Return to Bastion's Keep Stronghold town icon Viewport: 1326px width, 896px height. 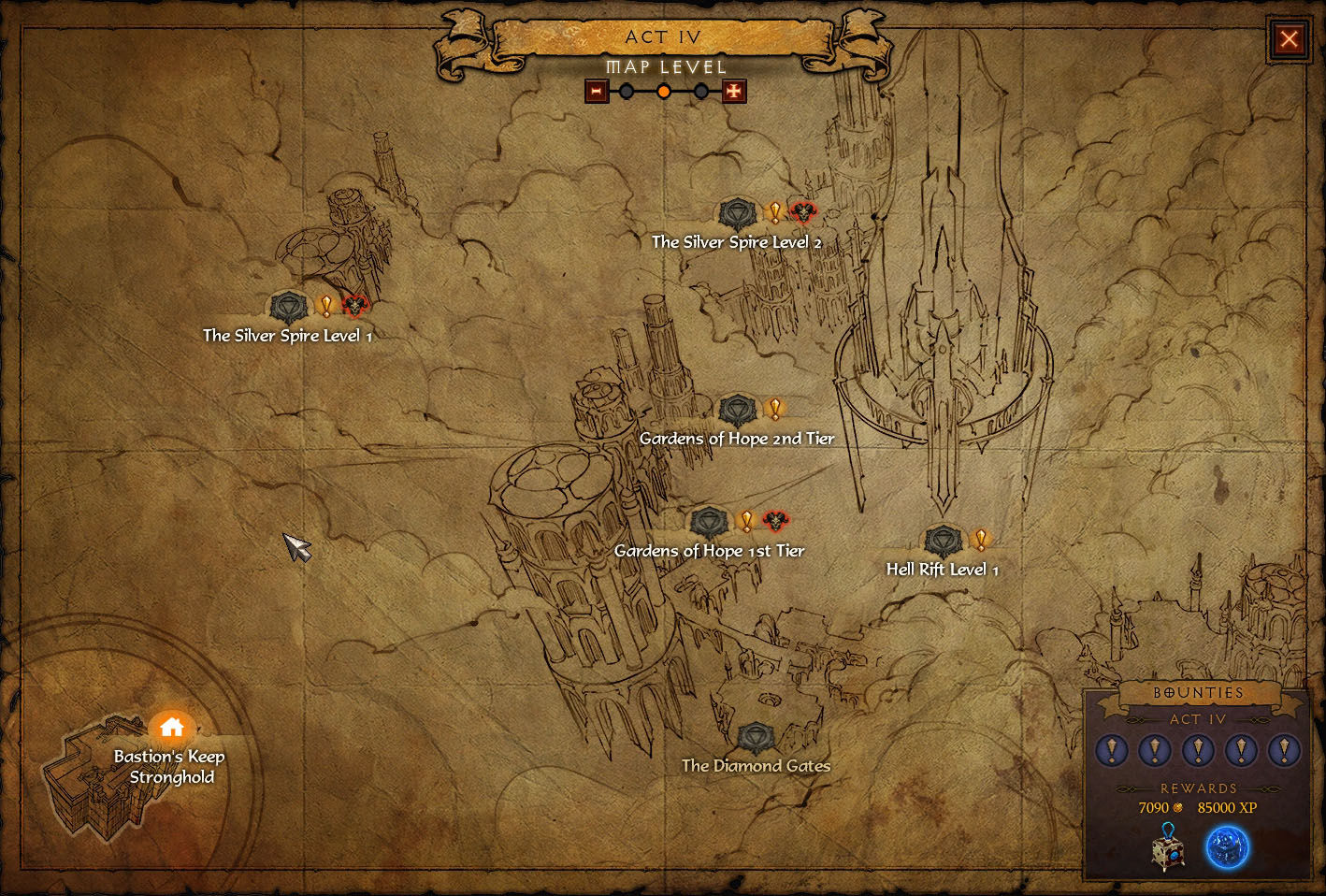click(171, 728)
